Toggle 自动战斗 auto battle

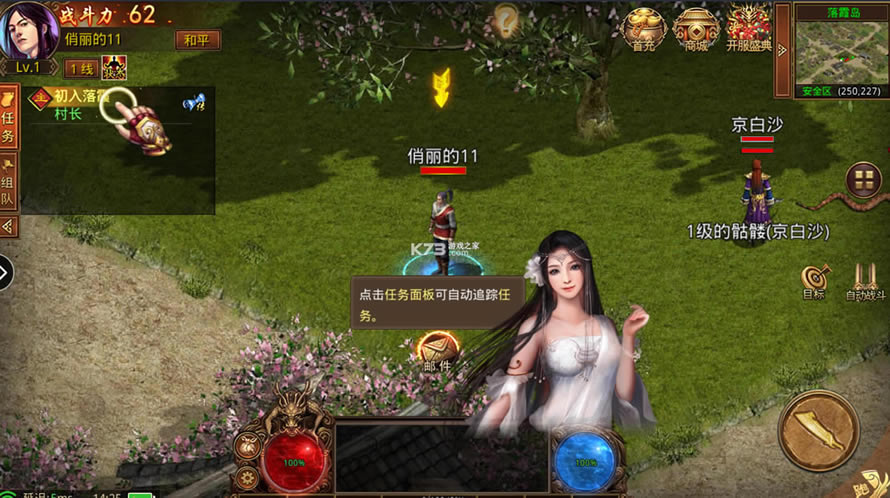coord(865,281)
